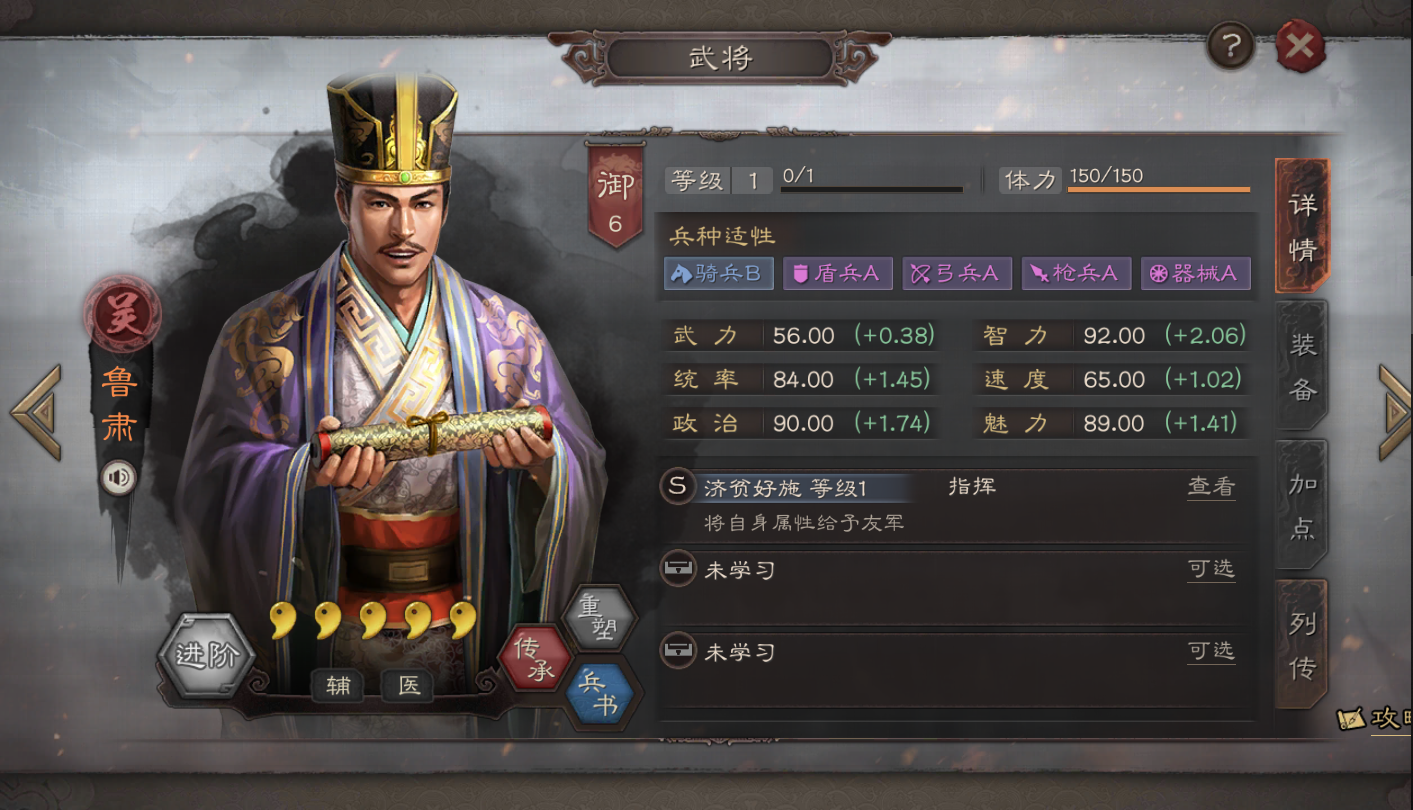Screen dimensions: 1413x810
Task: Open the red 传承 inheritance button
Action: point(534,659)
